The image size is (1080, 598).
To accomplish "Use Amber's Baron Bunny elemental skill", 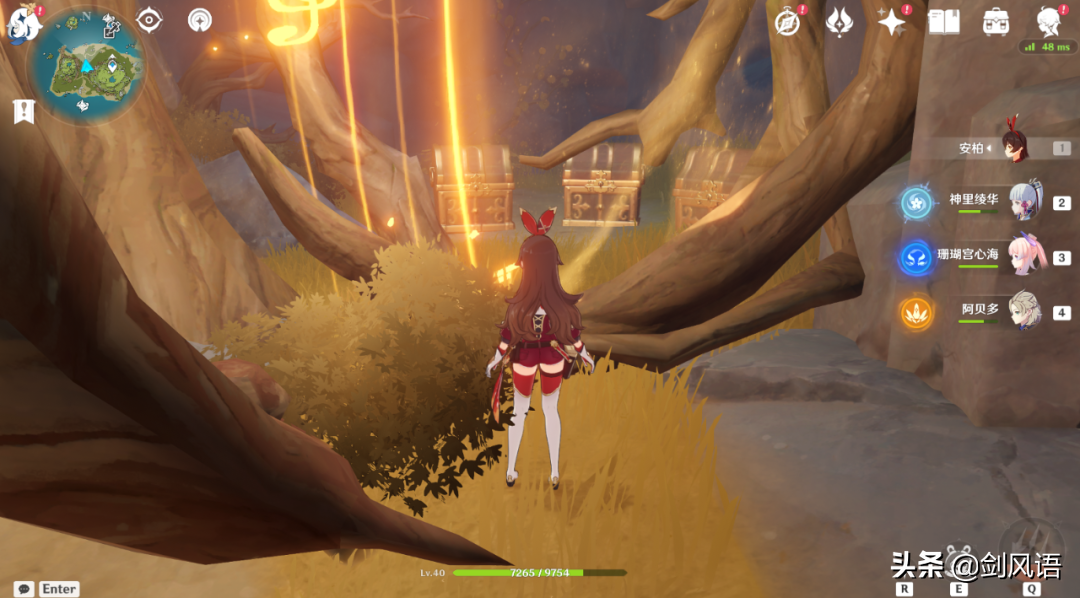I will (x=961, y=560).
